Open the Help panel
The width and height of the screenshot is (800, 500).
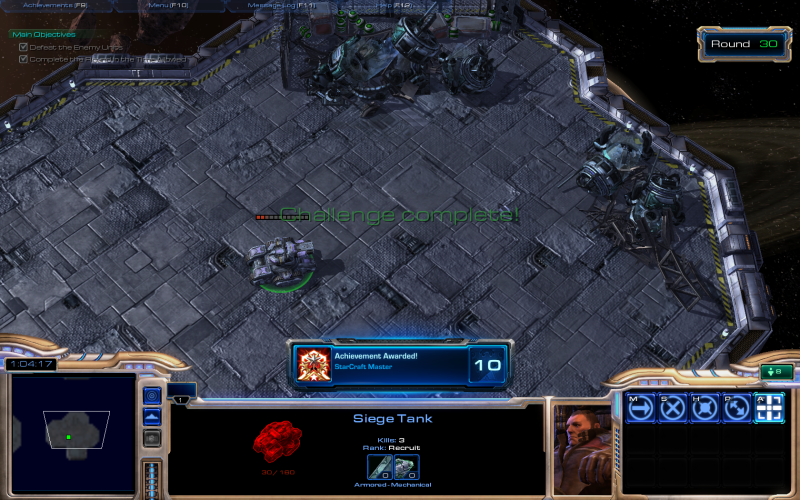click(387, 5)
